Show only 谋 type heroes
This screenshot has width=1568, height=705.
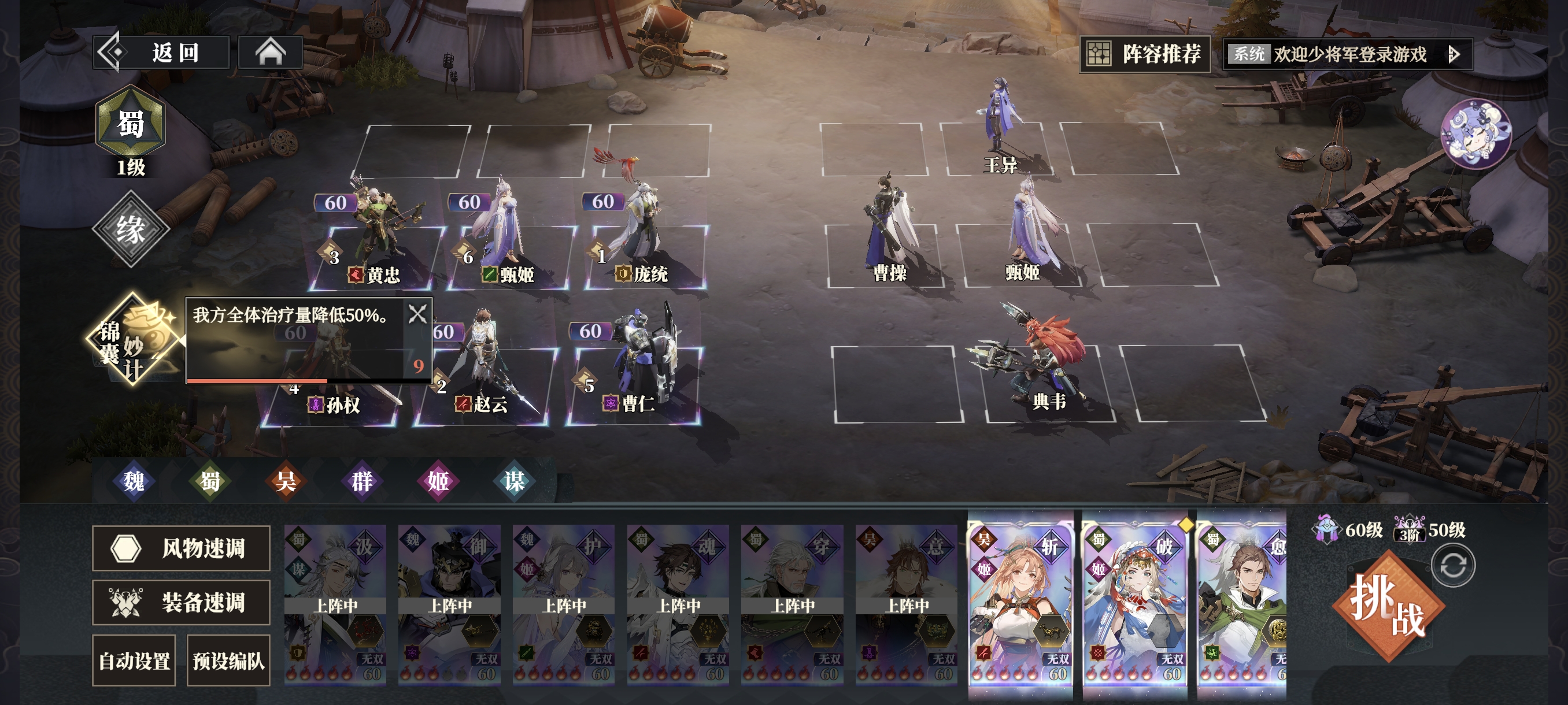[x=514, y=481]
